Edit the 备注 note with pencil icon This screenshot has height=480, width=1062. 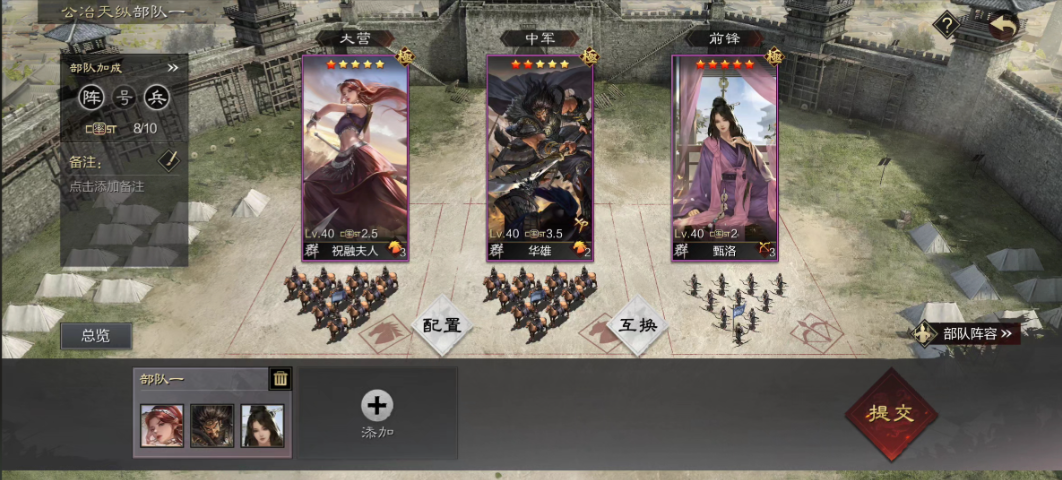pos(169,160)
